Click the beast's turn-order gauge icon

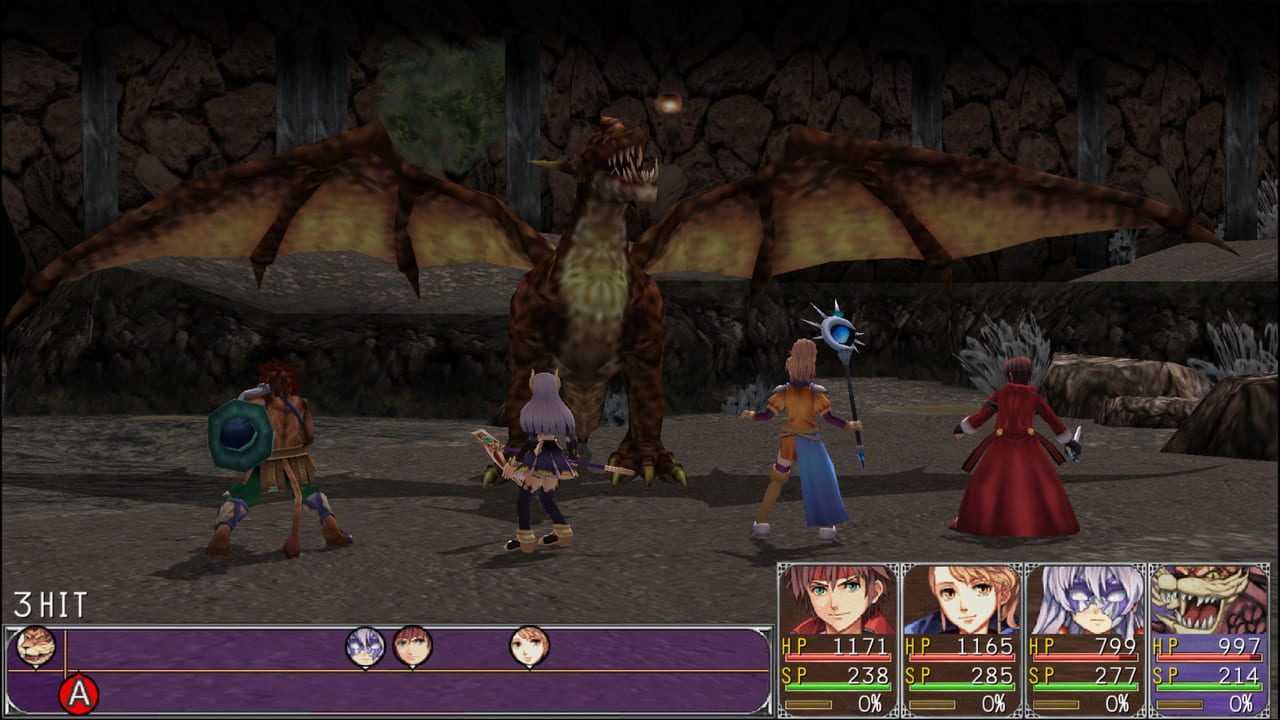pos(36,646)
